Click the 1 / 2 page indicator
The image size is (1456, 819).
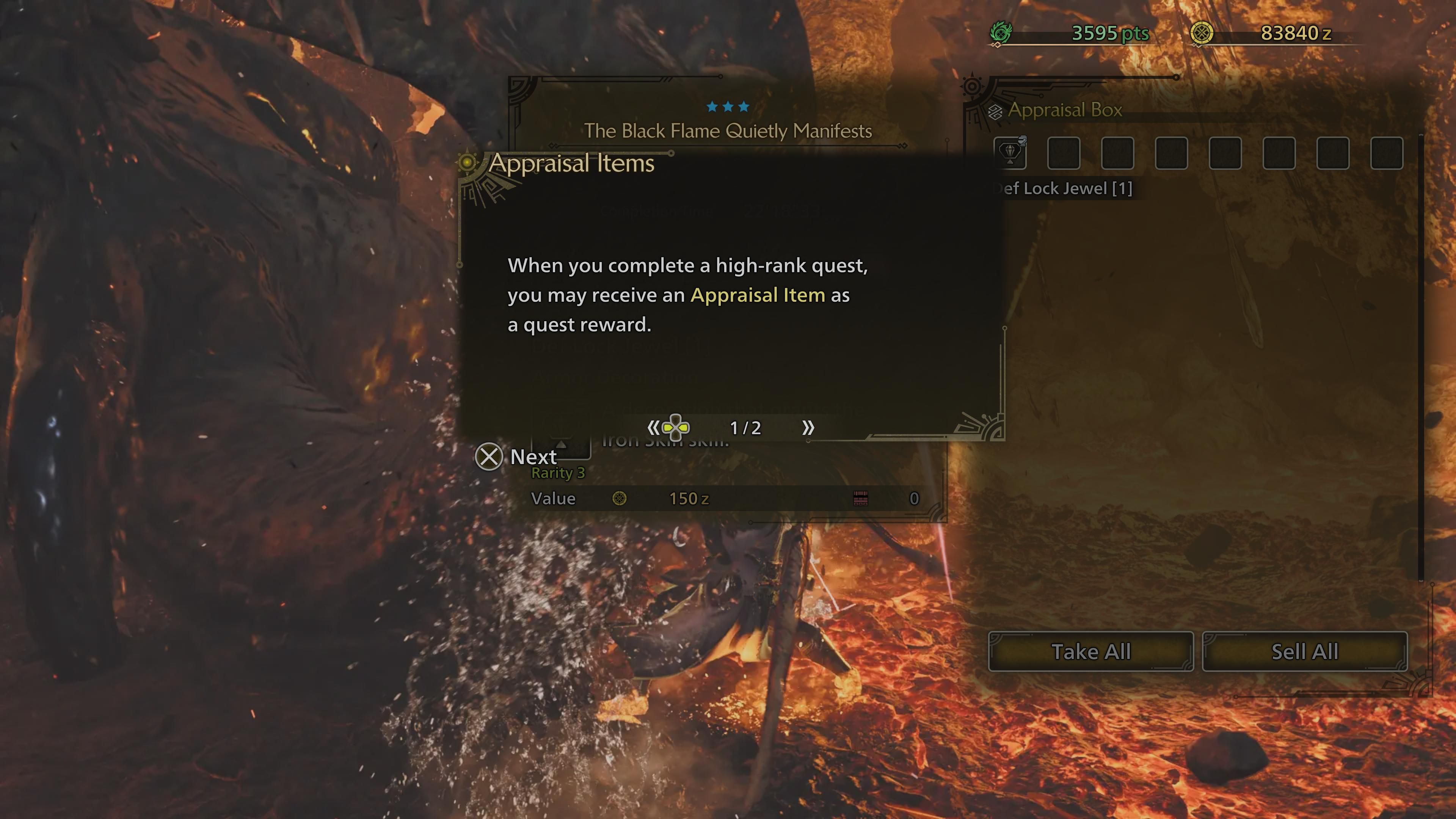point(745,428)
